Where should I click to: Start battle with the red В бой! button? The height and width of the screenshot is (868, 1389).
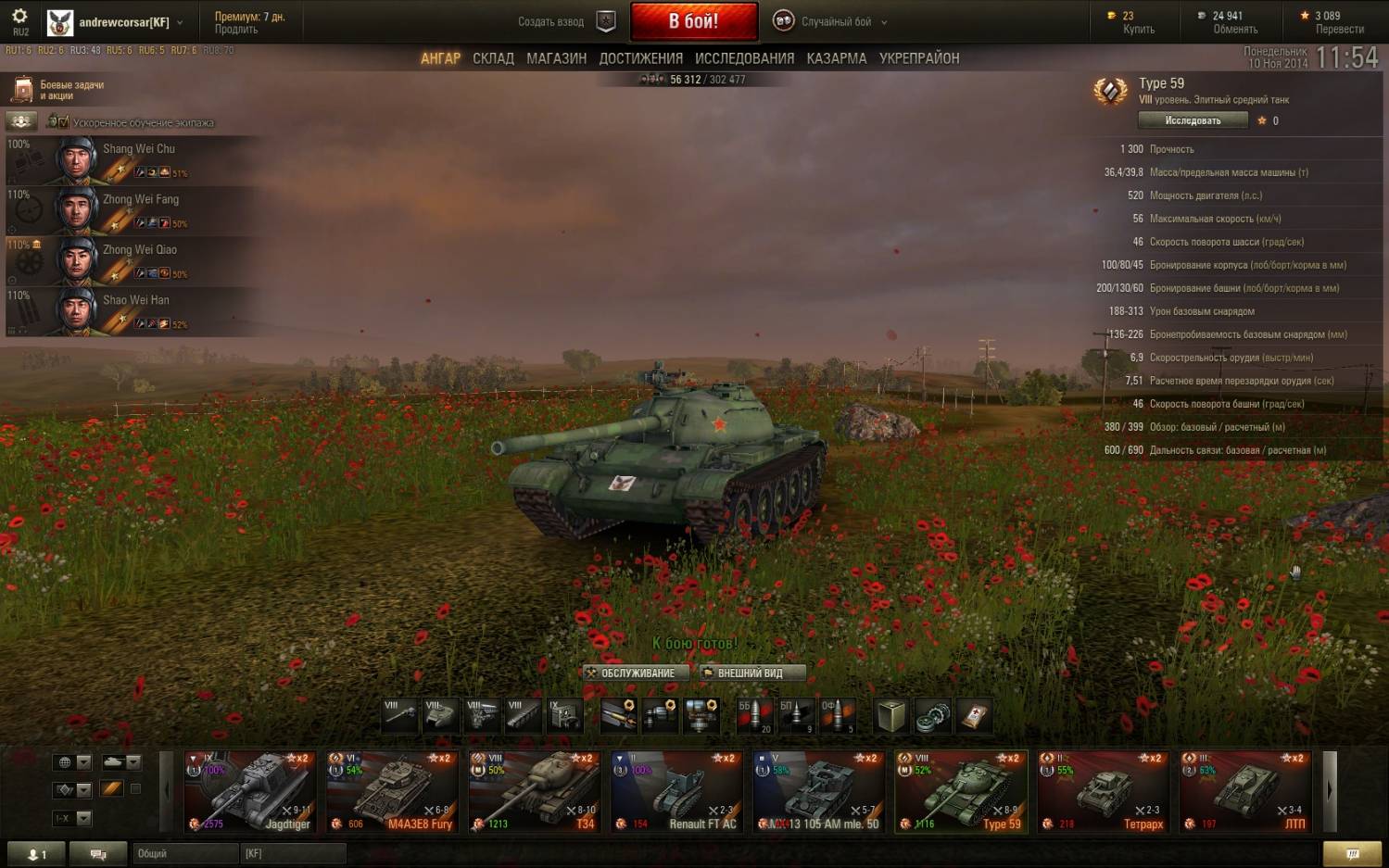pyautogui.click(x=693, y=21)
